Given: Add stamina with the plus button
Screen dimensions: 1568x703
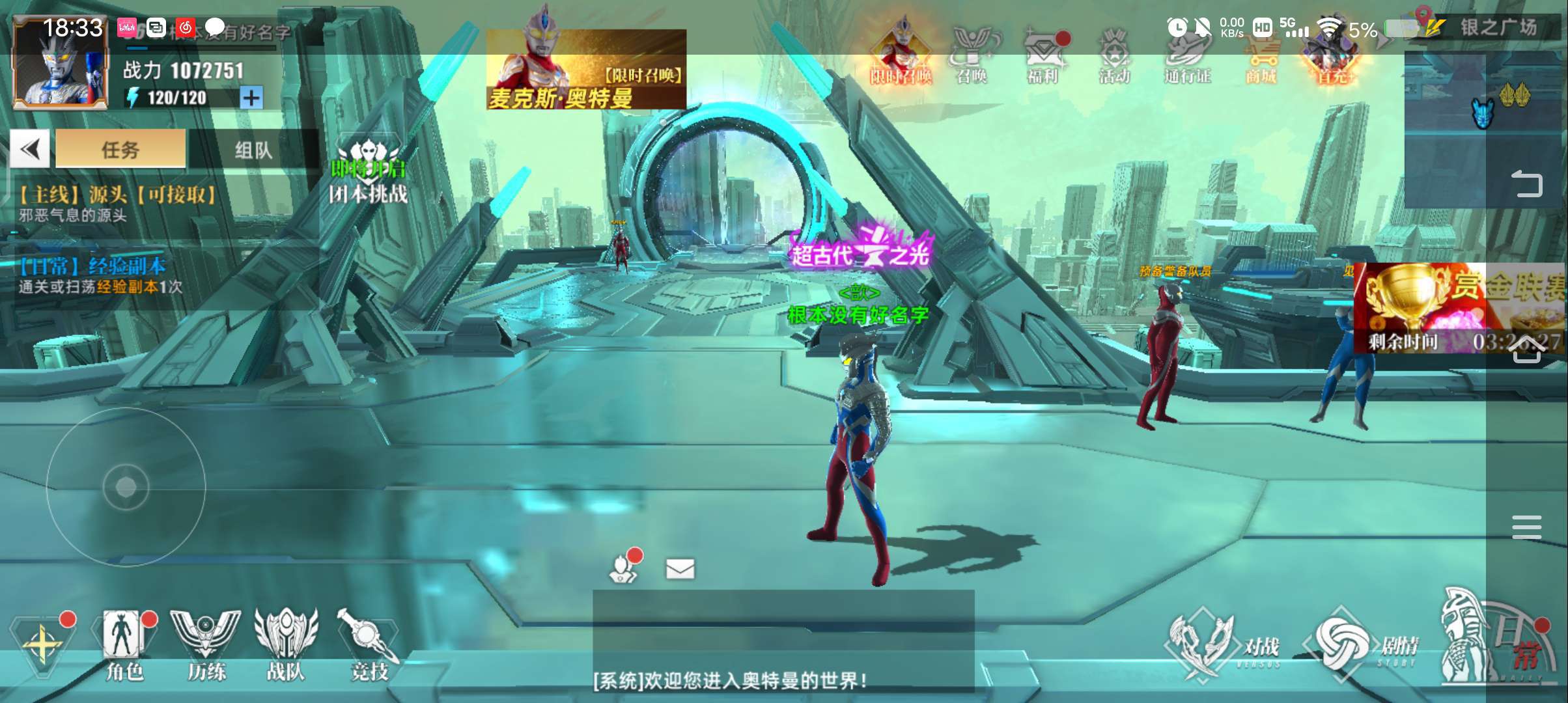Looking at the screenshot, I should (x=251, y=98).
